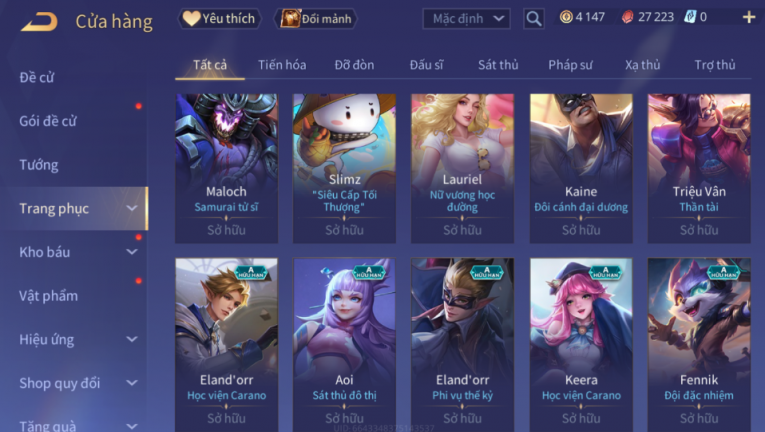This screenshot has width=765, height=432.
Task: Open the Đề cử menu entry
Action: tap(37, 77)
